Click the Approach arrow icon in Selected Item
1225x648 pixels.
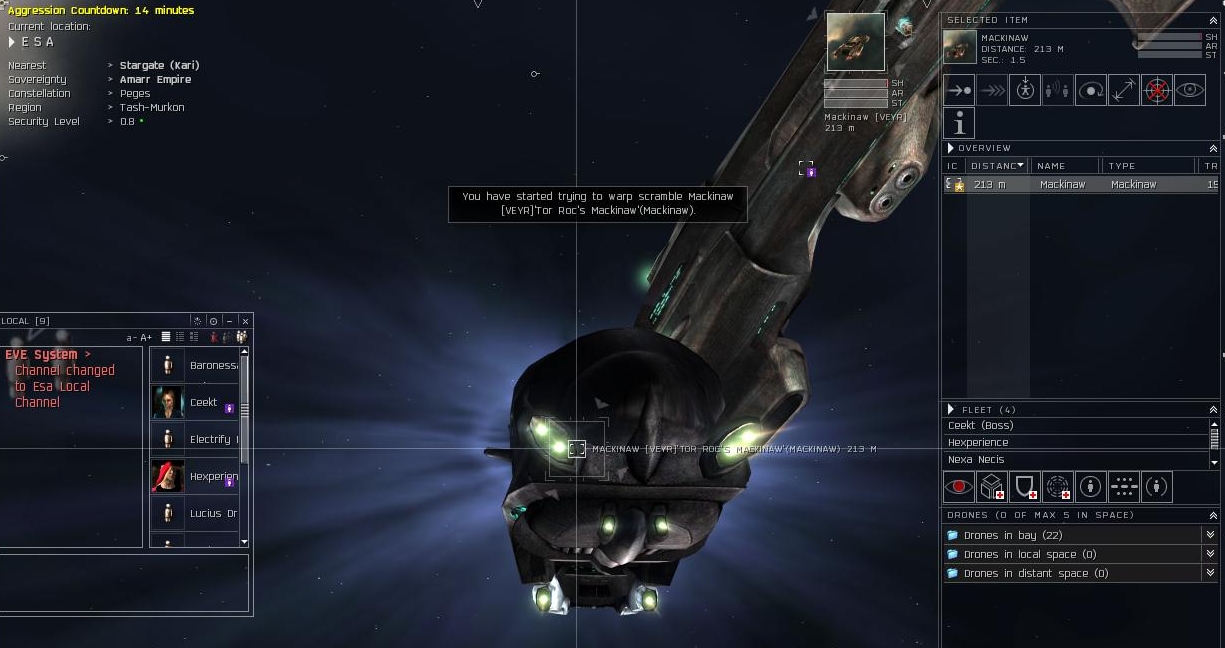959,90
